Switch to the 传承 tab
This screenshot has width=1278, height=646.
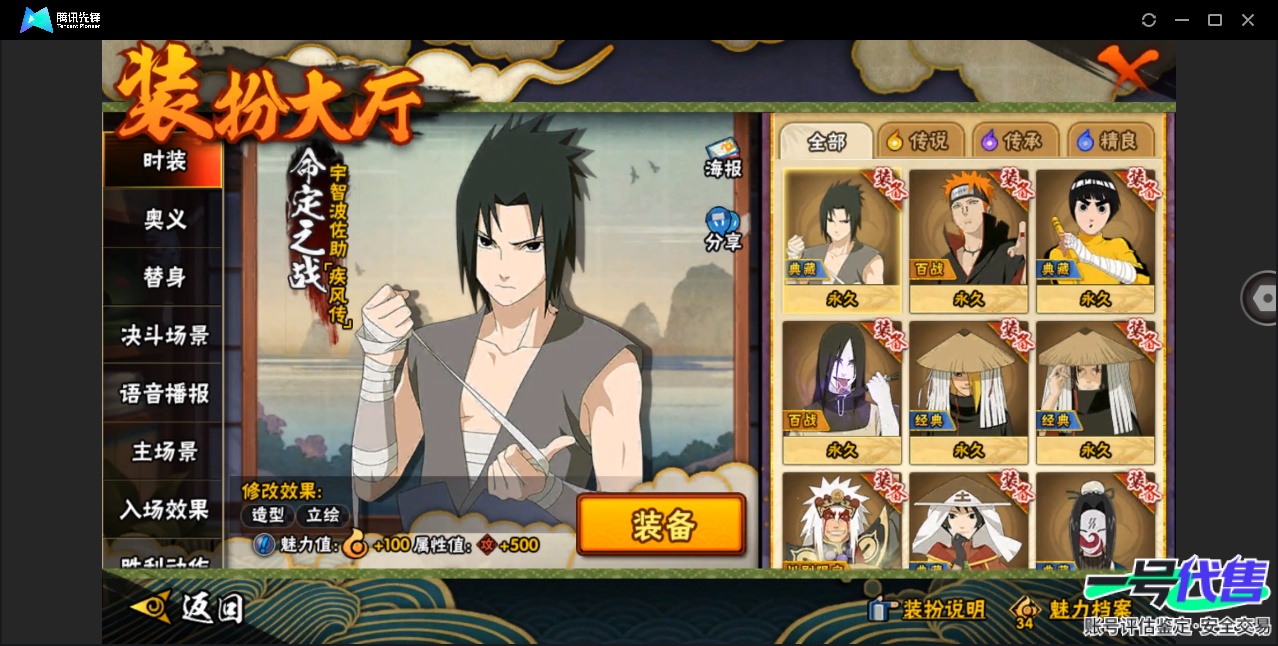point(1014,141)
